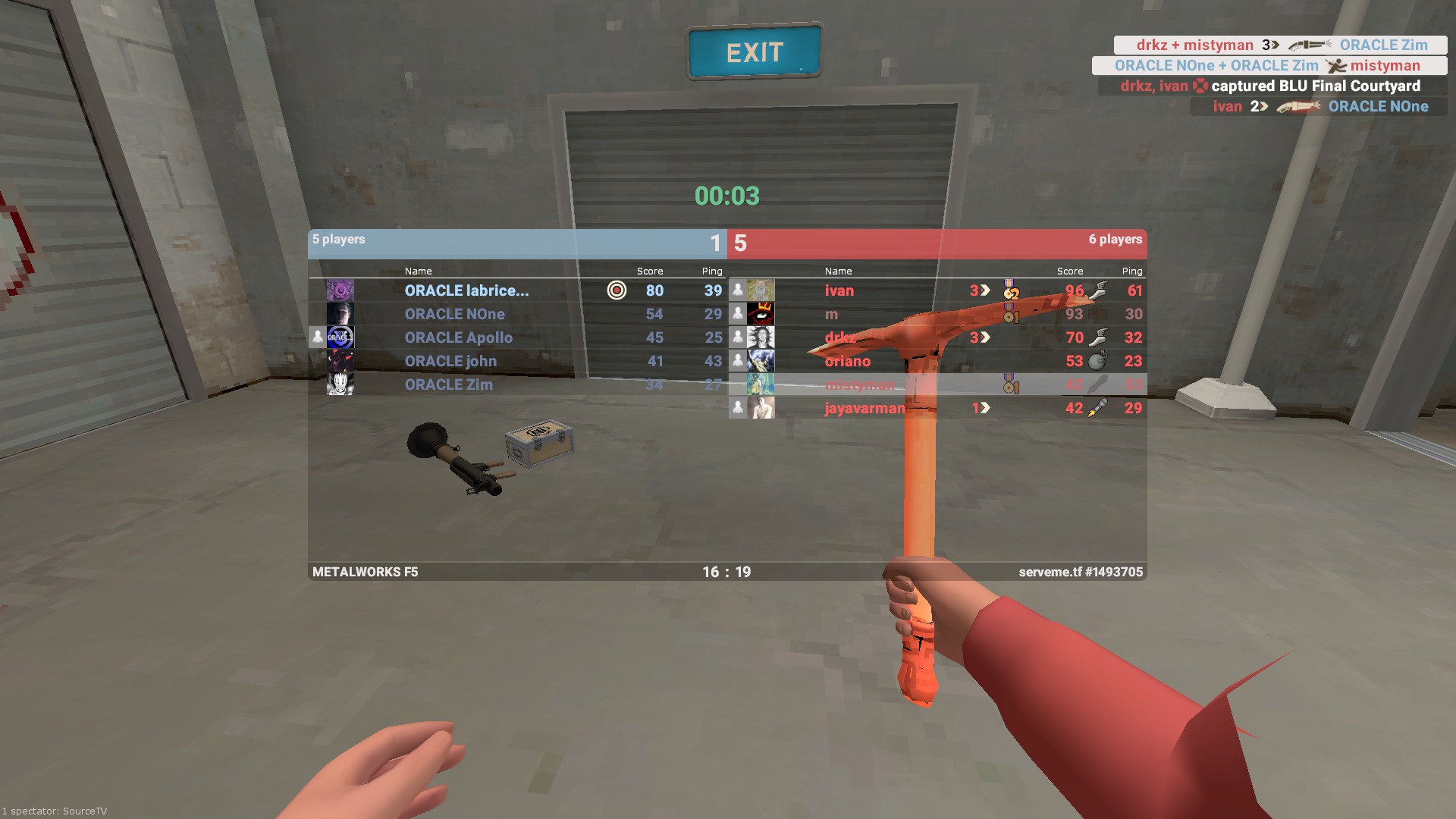Screen dimensions: 1456x819
Task: Open ORACLE labrice's avatar thumbnail
Action: click(340, 290)
